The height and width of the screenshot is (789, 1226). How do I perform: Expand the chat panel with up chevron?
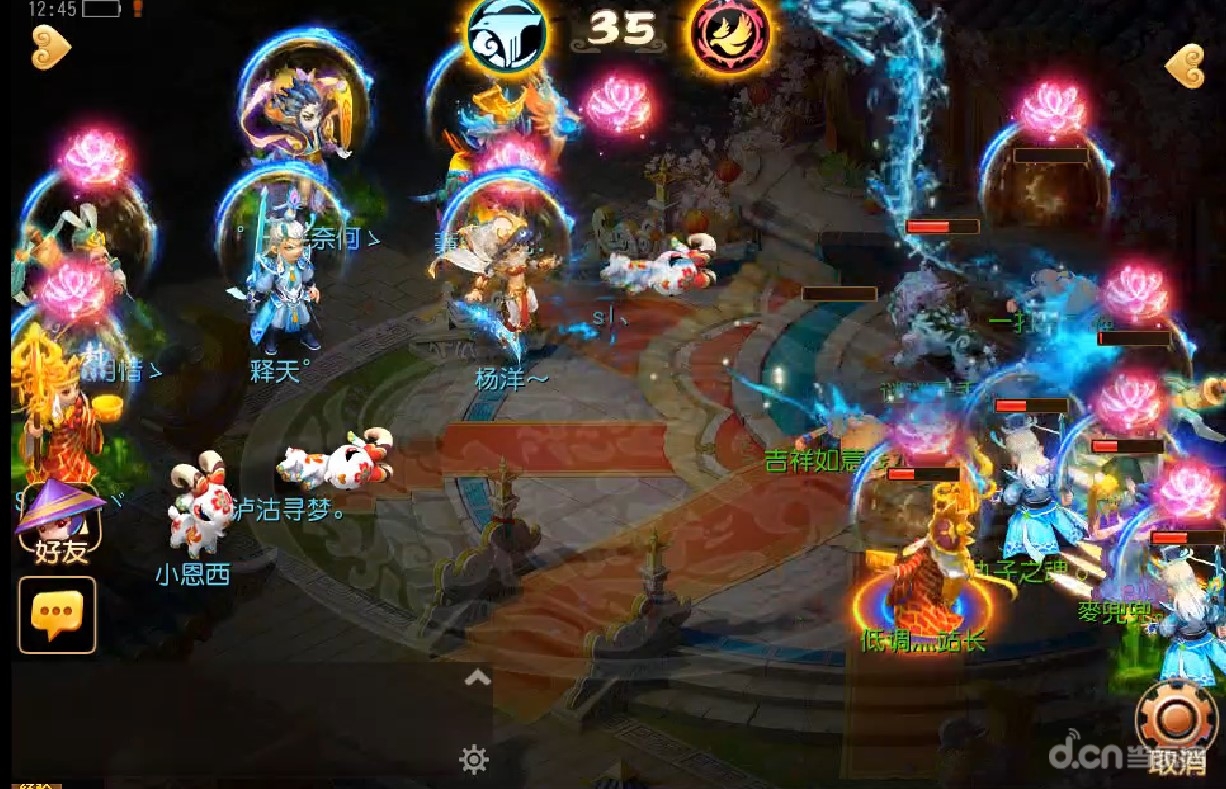pyautogui.click(x=477, y=678)
